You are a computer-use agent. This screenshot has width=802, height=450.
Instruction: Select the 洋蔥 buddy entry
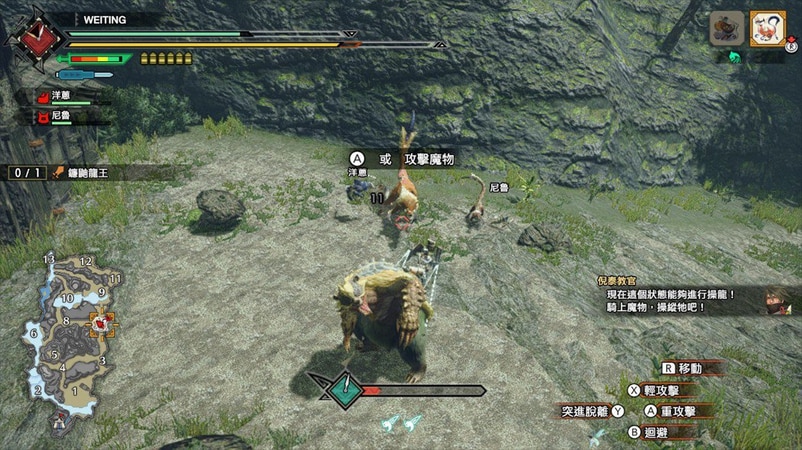(62, 96)
